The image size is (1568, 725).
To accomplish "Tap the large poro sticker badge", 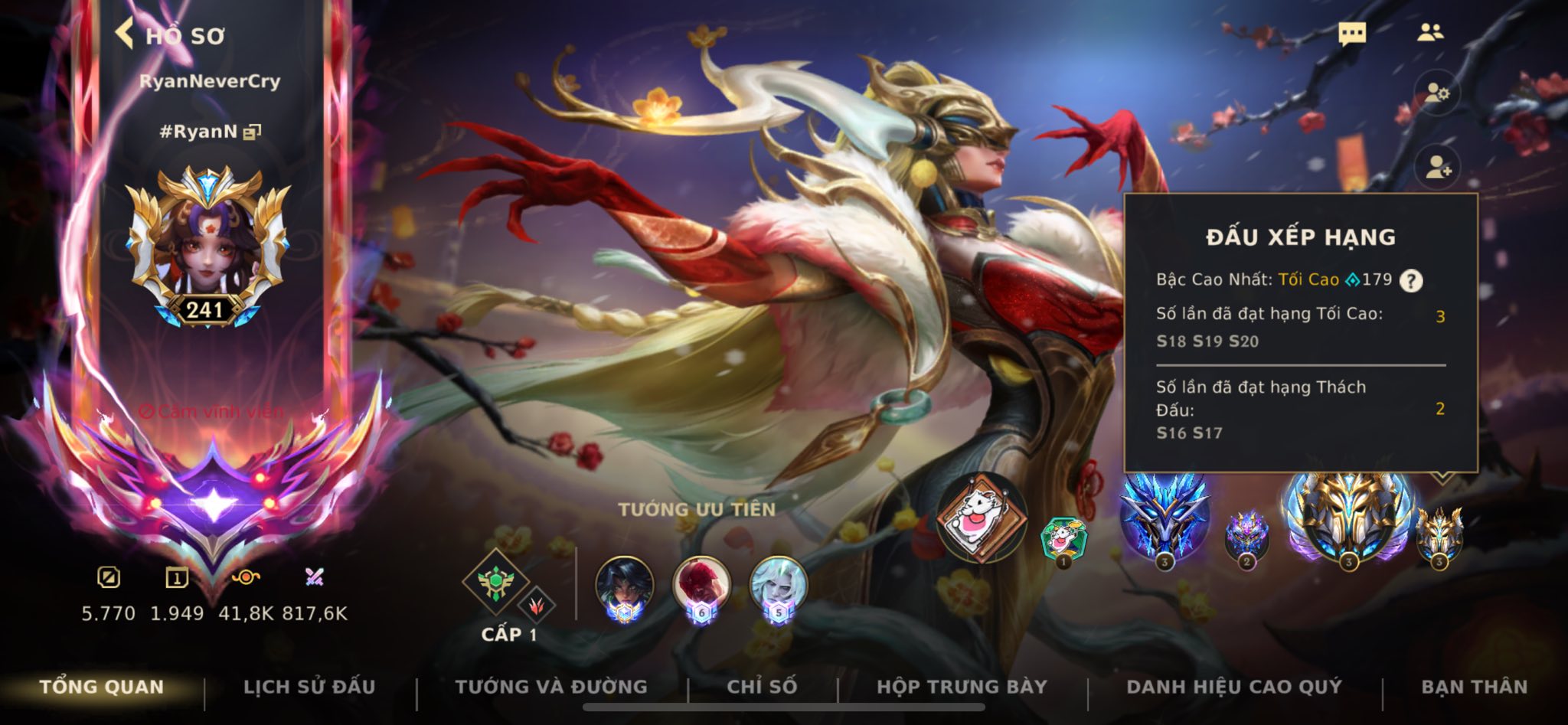I will (982, 517).
